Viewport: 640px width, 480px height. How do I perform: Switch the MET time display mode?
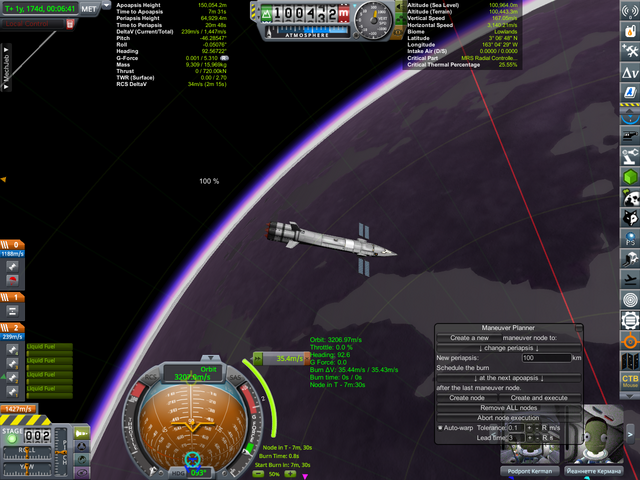pyautogui.click(x=89, y=8)
